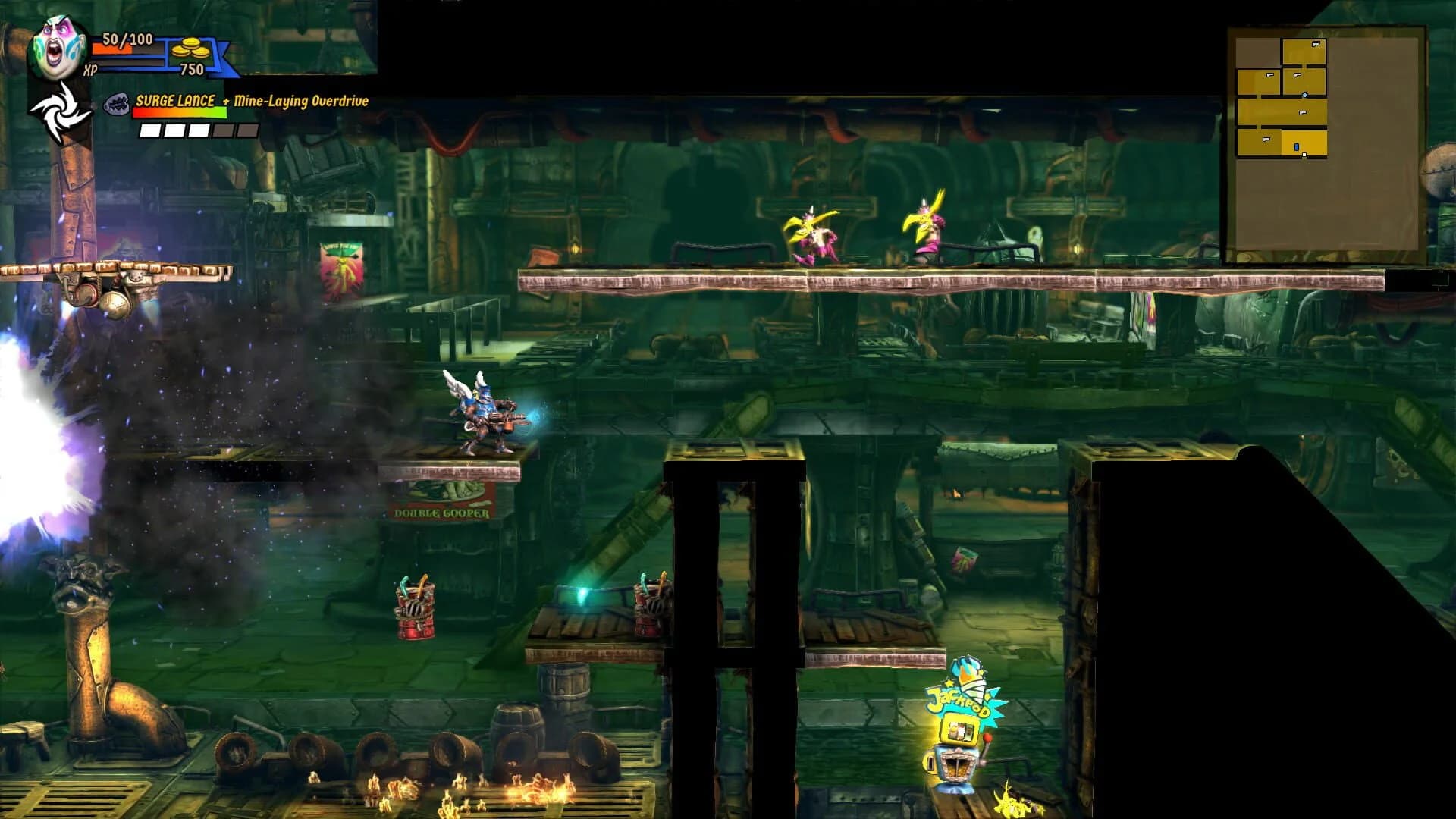The width and height of the screenshot is (1456, 819).
Task: Click the health cross icon on the minimap
Action: click(1305, 95)
